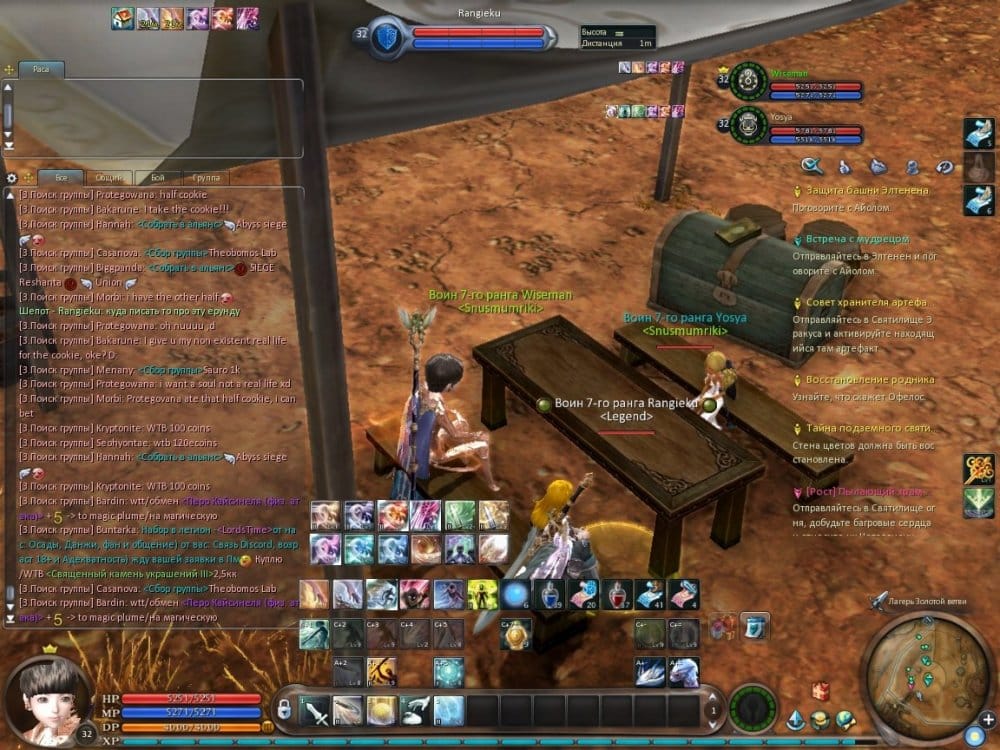This screenshot has height=750, width=1000.
Task: Select party member Yosya's portrait
Action: (743, 125)
